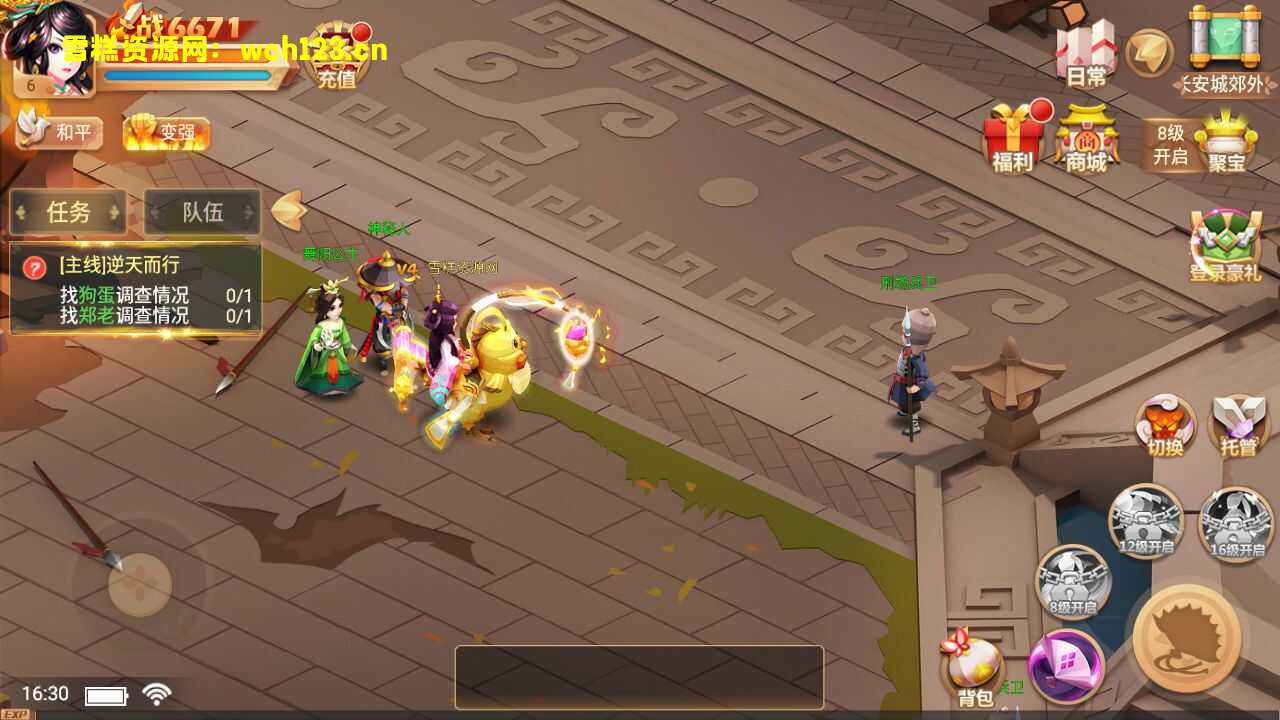Enable 托管 auto-battle mode
Viewport: 1280px width, 720px height.
click(1238, 425)
